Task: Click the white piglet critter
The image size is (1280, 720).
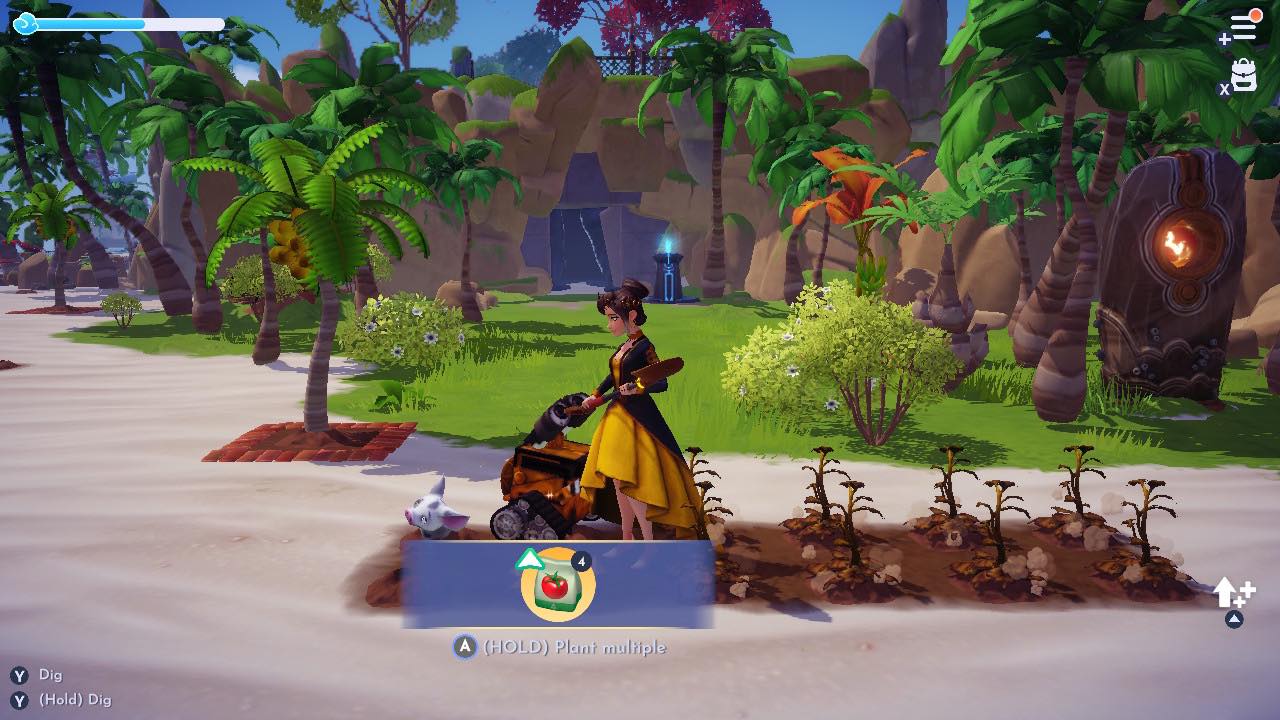Action: coord(432,510)
